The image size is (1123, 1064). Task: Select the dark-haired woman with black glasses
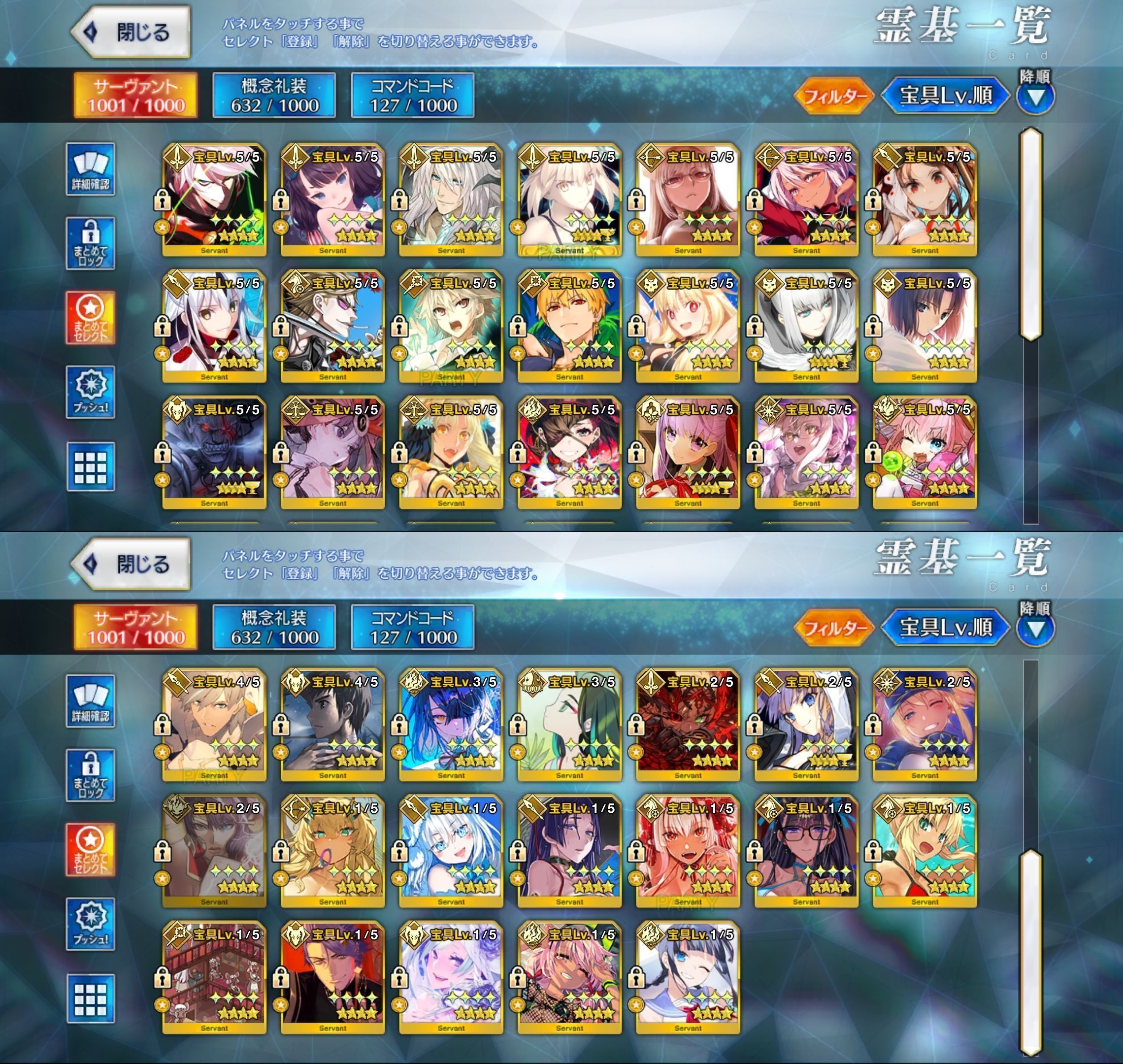pyautogui.click(x=806, y=851)
